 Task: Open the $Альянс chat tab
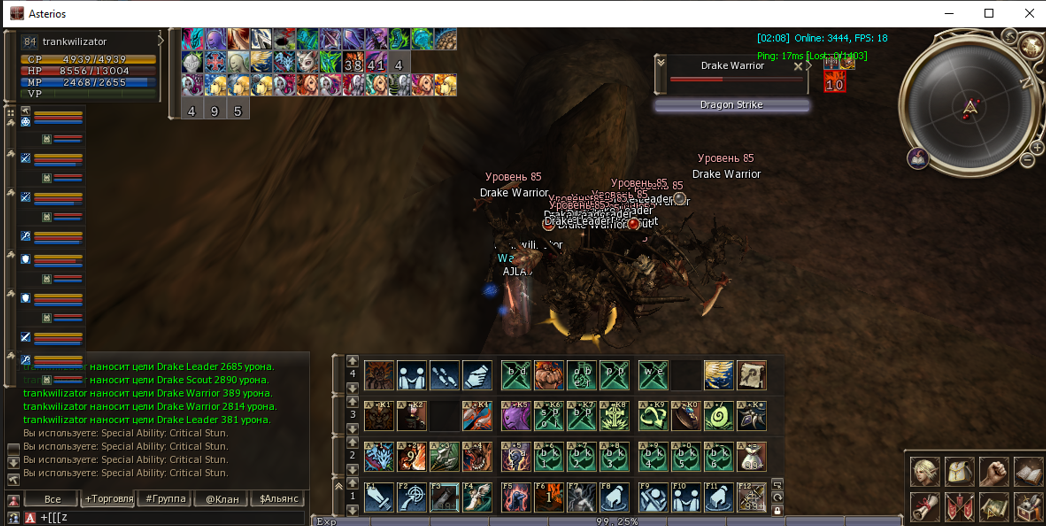click(x=279, y=498)
